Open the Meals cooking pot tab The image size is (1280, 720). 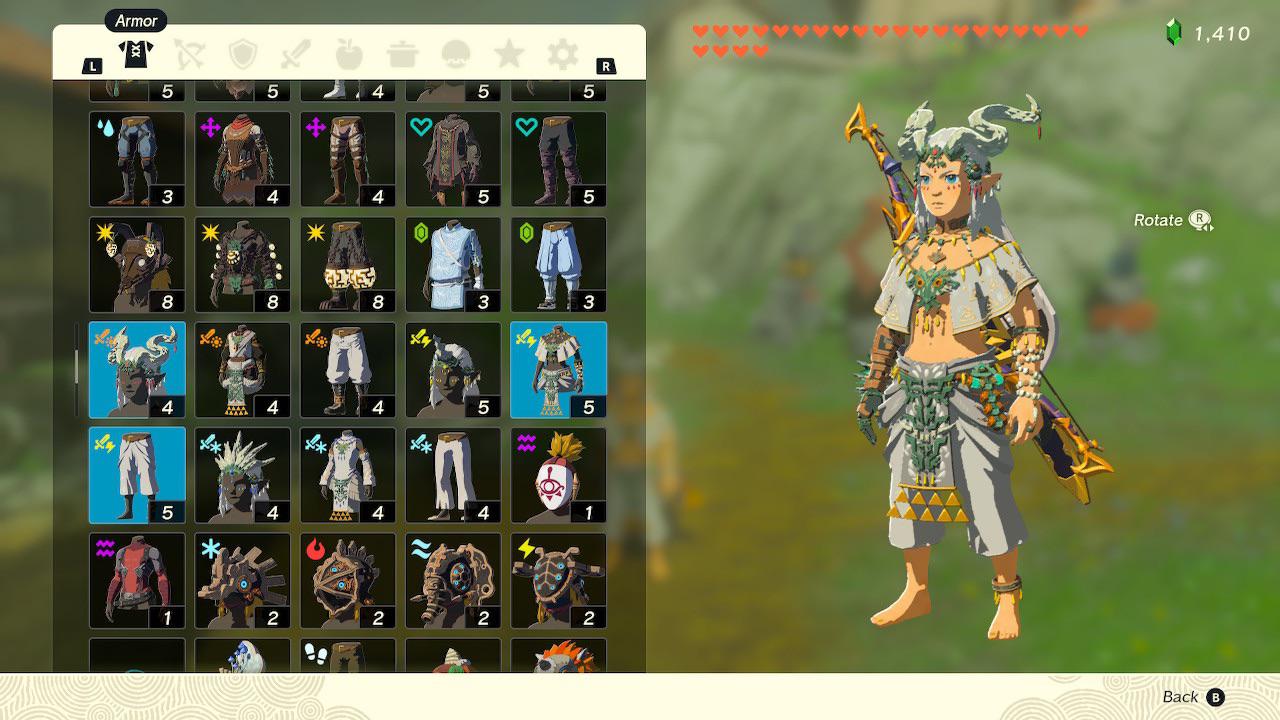tap(402, 55)
